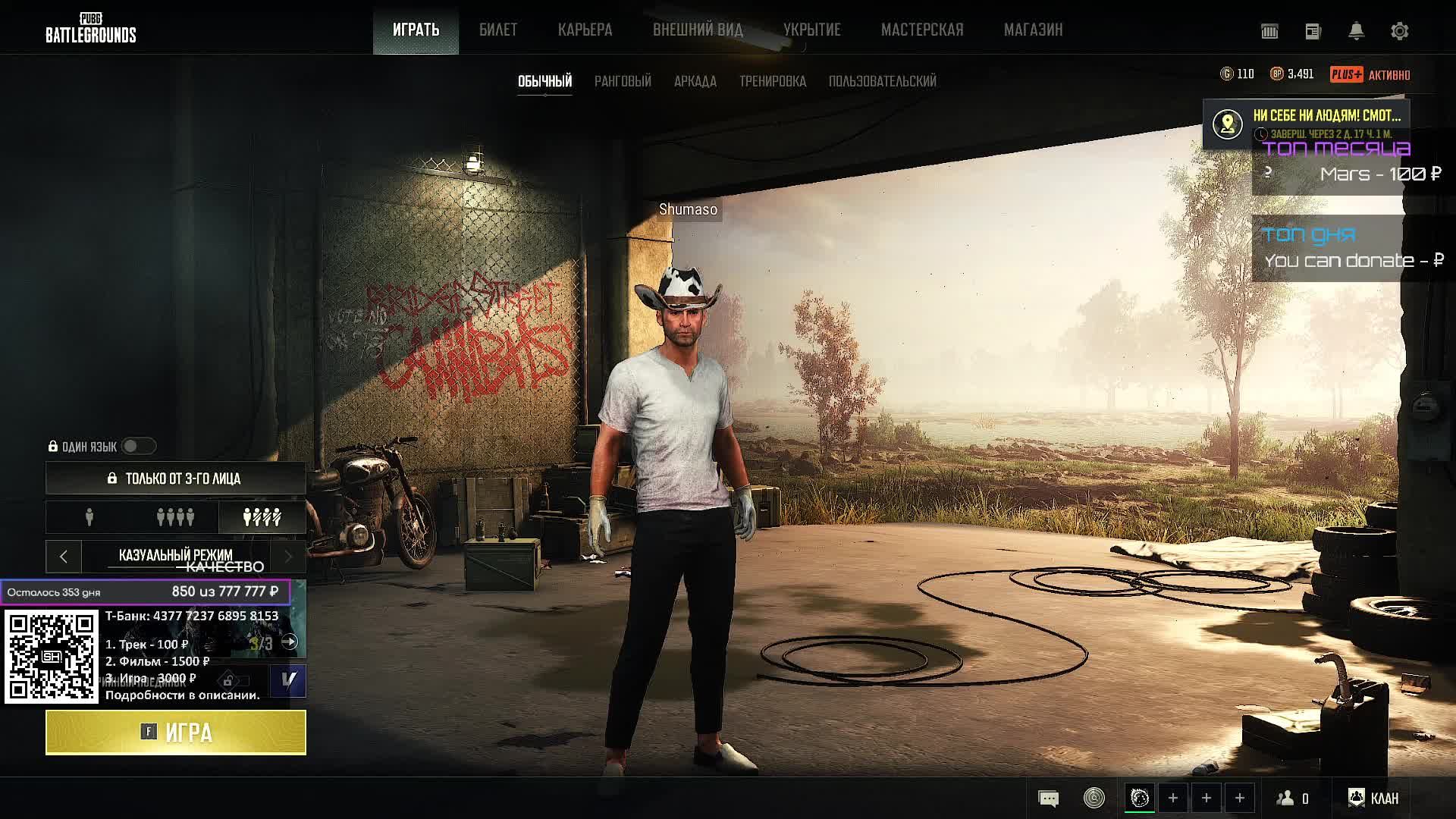Screen dimensions: 1456x819
Task: Toggle the Один язык switch
Action: point(138,446)
